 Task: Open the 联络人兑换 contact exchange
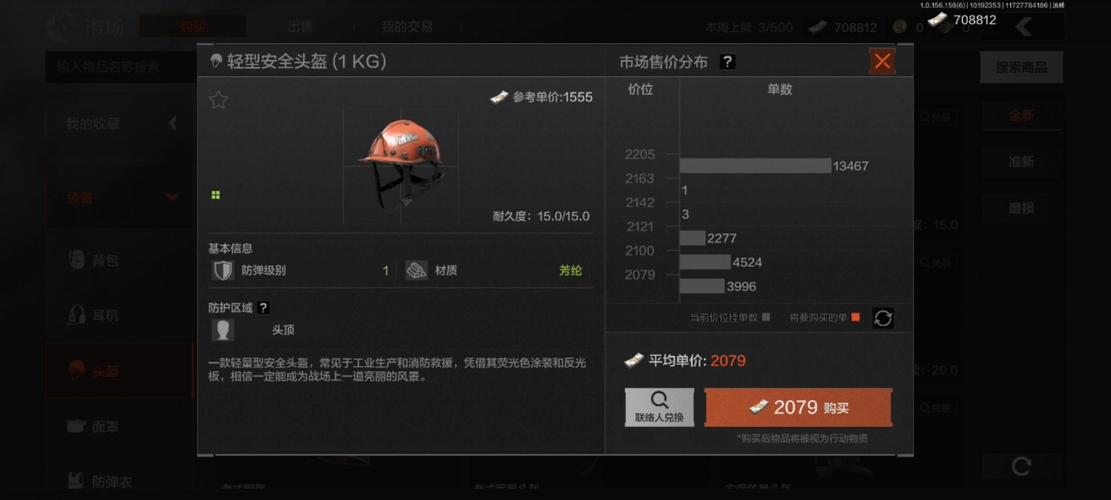659,407
